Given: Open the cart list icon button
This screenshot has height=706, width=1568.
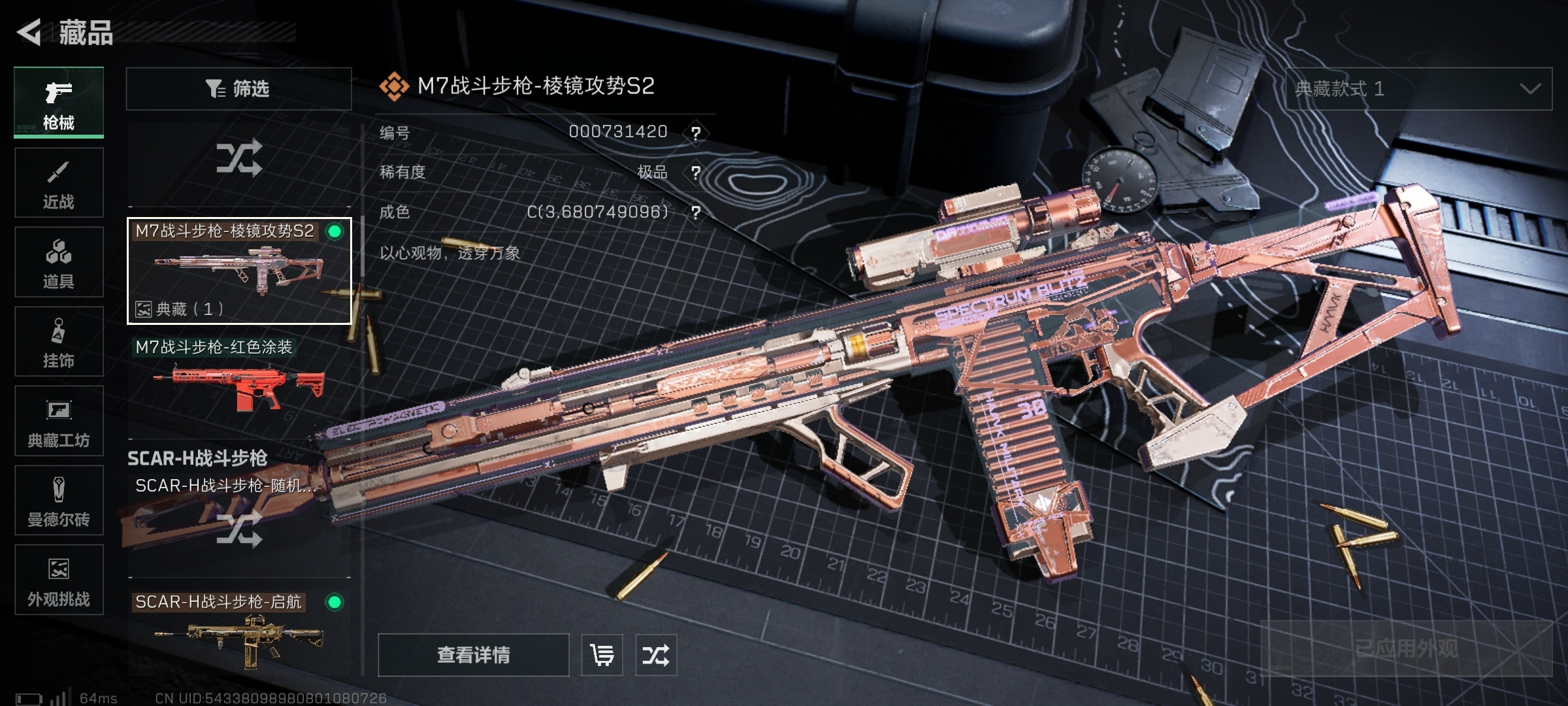Looking at the screenshot, I should pos(602,655).
